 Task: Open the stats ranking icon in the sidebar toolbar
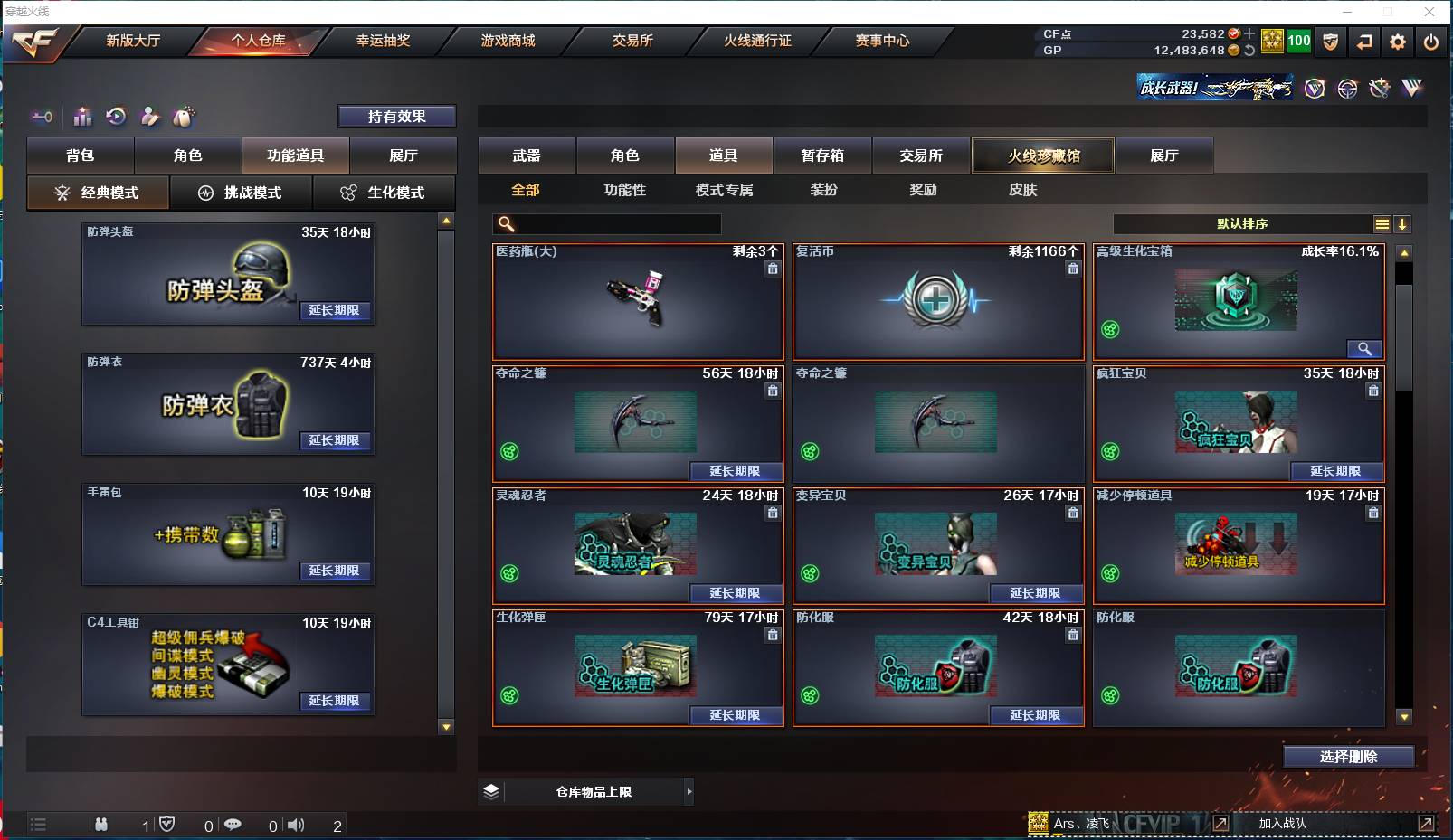(x=82, y=116)
